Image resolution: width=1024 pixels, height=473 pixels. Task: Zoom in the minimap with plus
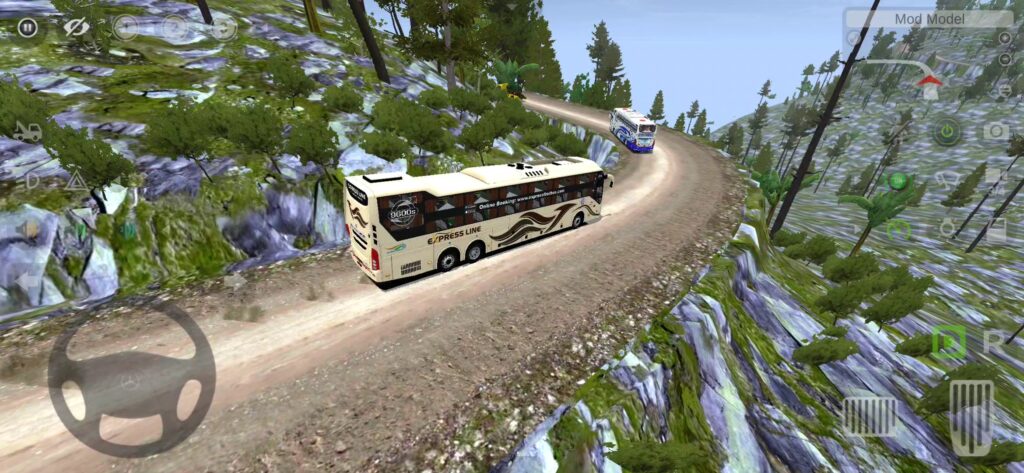pyautogui.click(x=1004, y=38)
